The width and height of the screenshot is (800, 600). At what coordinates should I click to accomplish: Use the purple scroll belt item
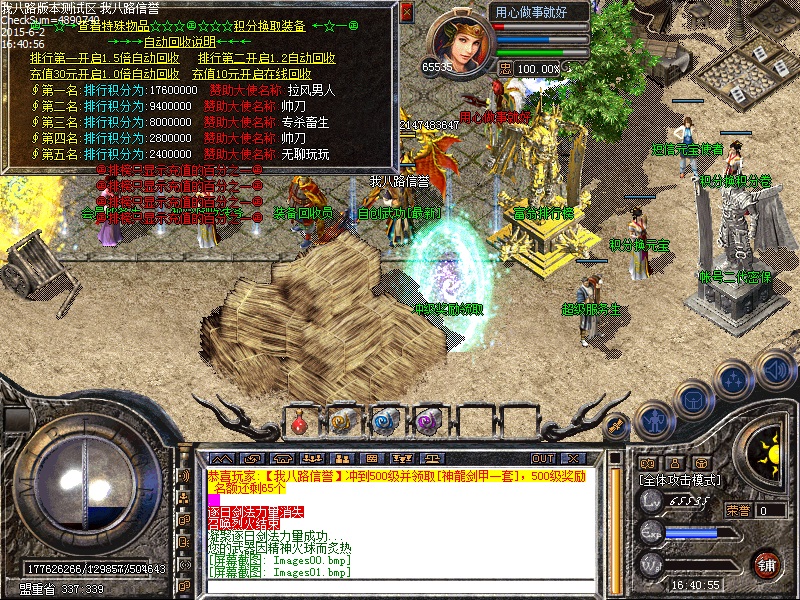click(428, 421)
